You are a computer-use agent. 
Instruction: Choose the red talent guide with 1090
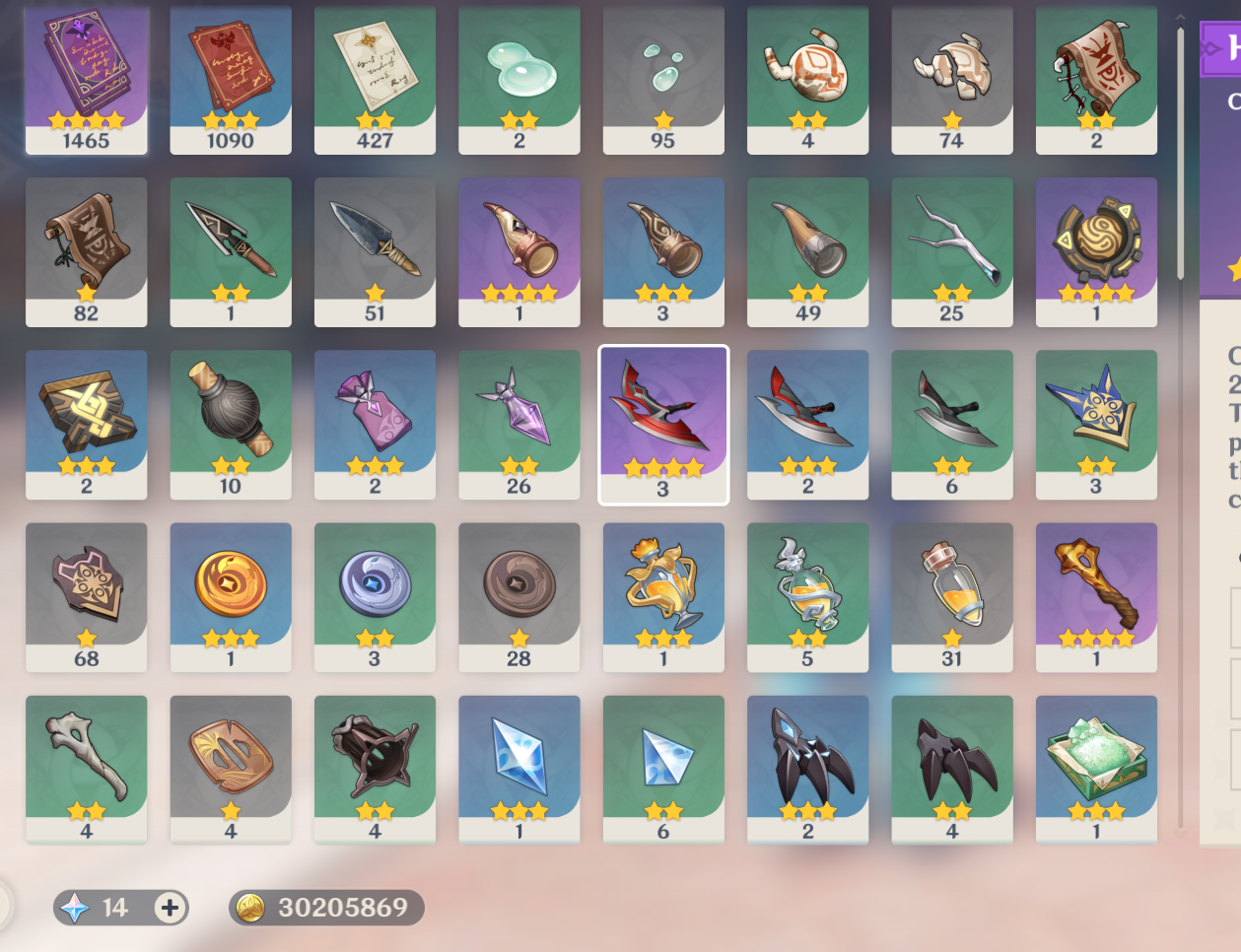coord(231,79)
